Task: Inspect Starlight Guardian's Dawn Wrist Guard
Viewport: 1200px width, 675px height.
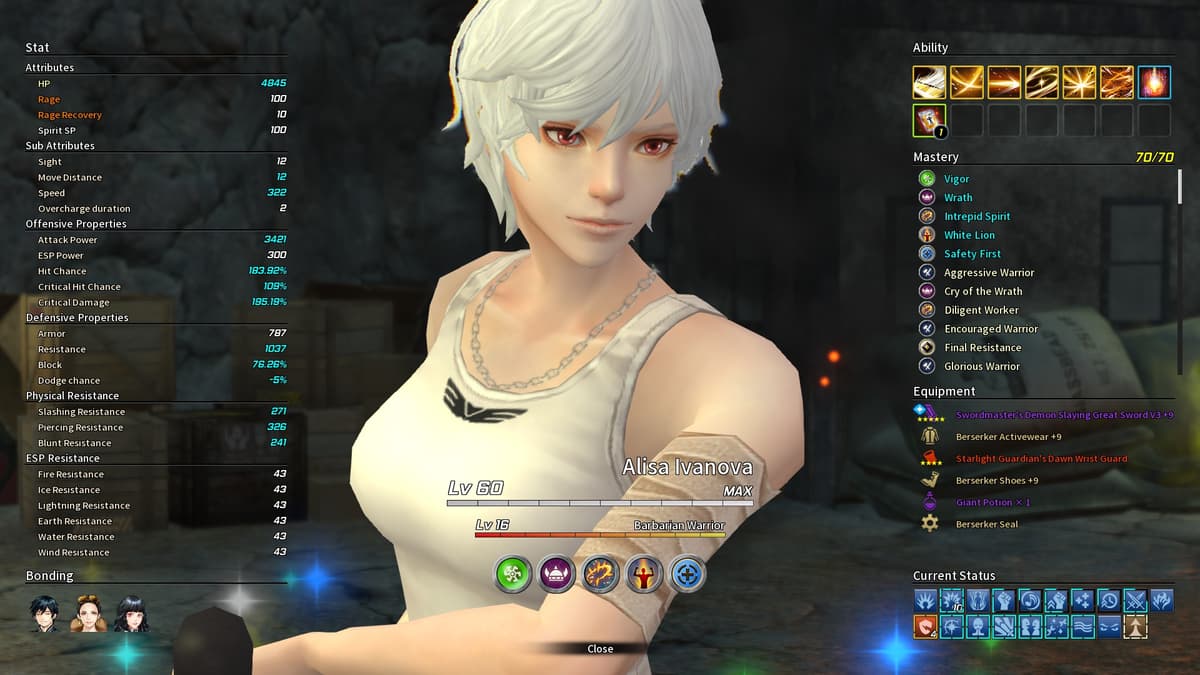Action: [x=1041, y=459]
